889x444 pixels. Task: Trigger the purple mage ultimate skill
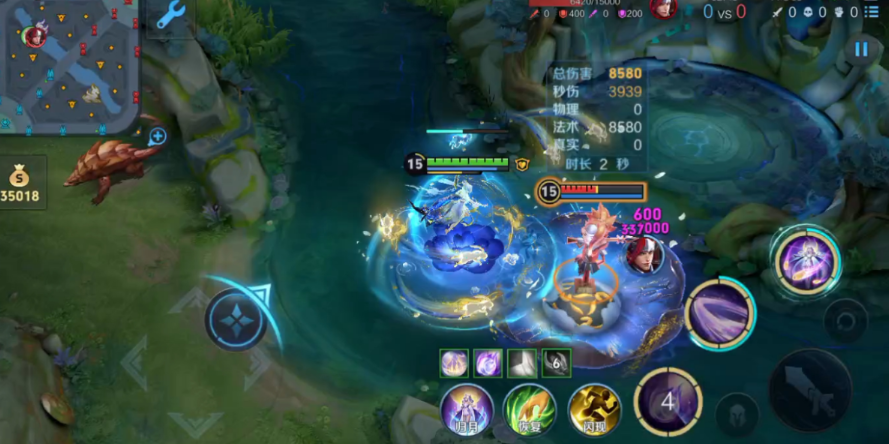click(x=806, y=260)
